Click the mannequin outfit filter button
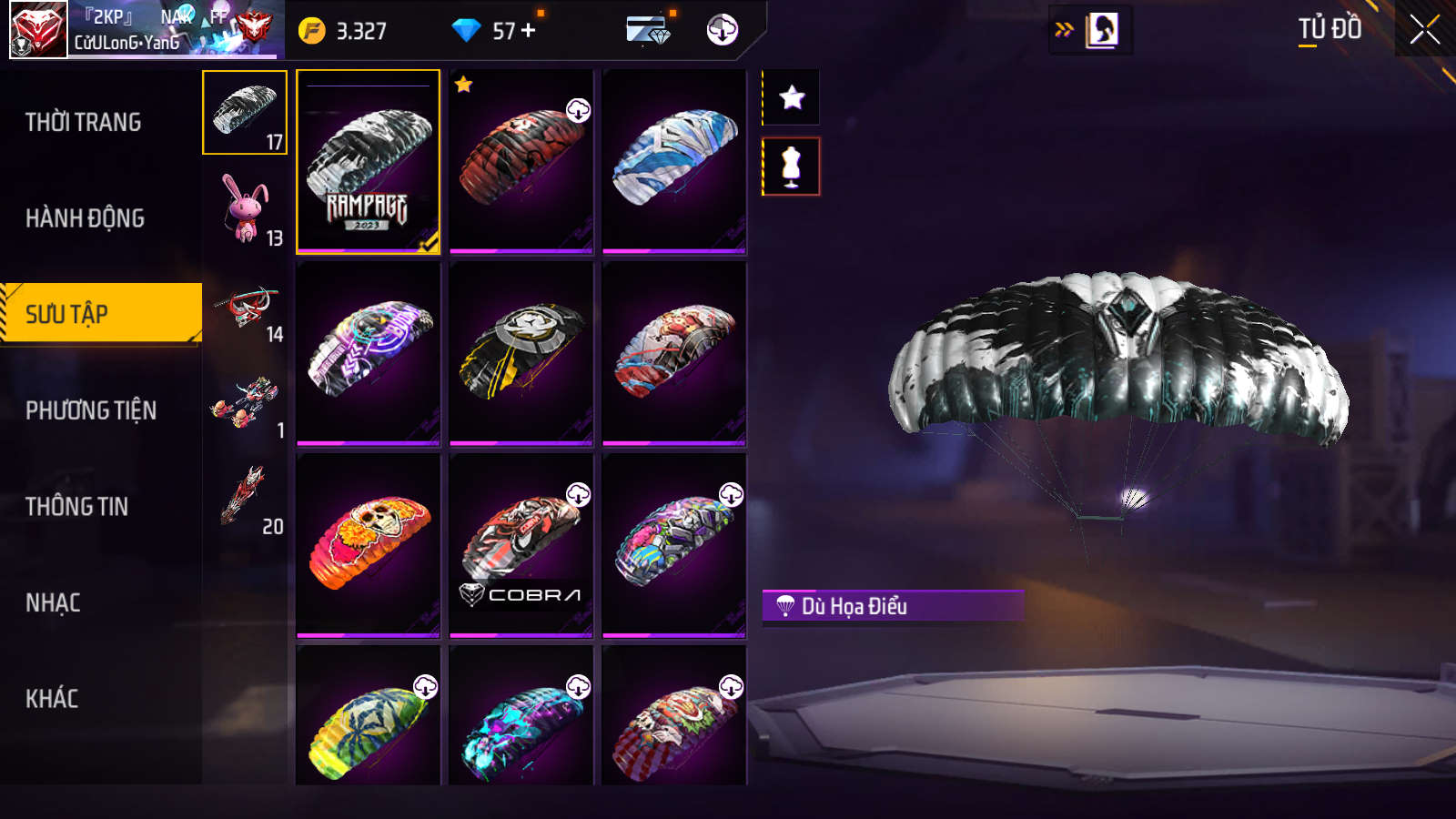This screenshot has width=1456, height=819. [x=792, y=167]
